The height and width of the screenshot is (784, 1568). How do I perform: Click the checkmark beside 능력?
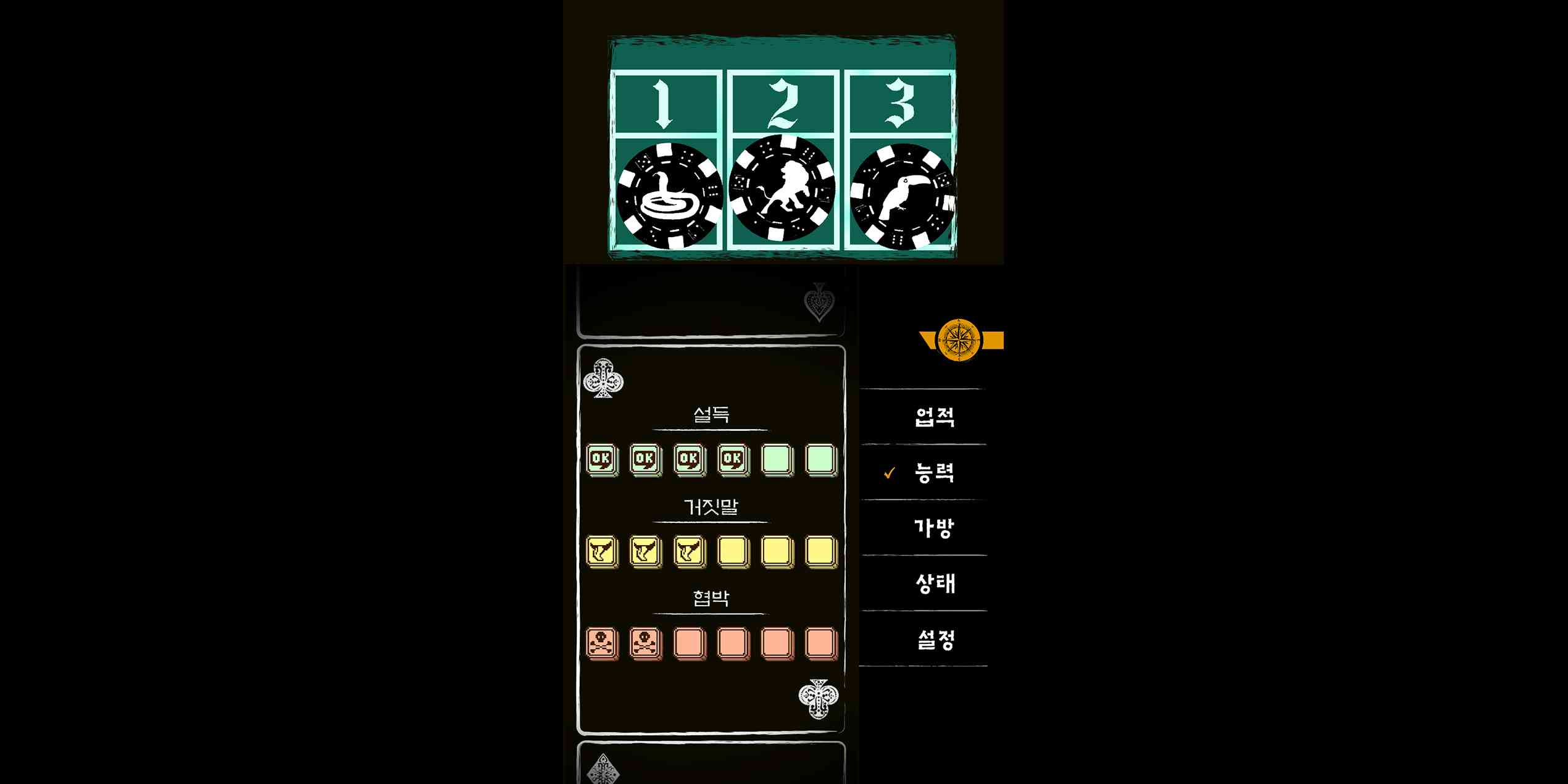[x=889, y=473]
